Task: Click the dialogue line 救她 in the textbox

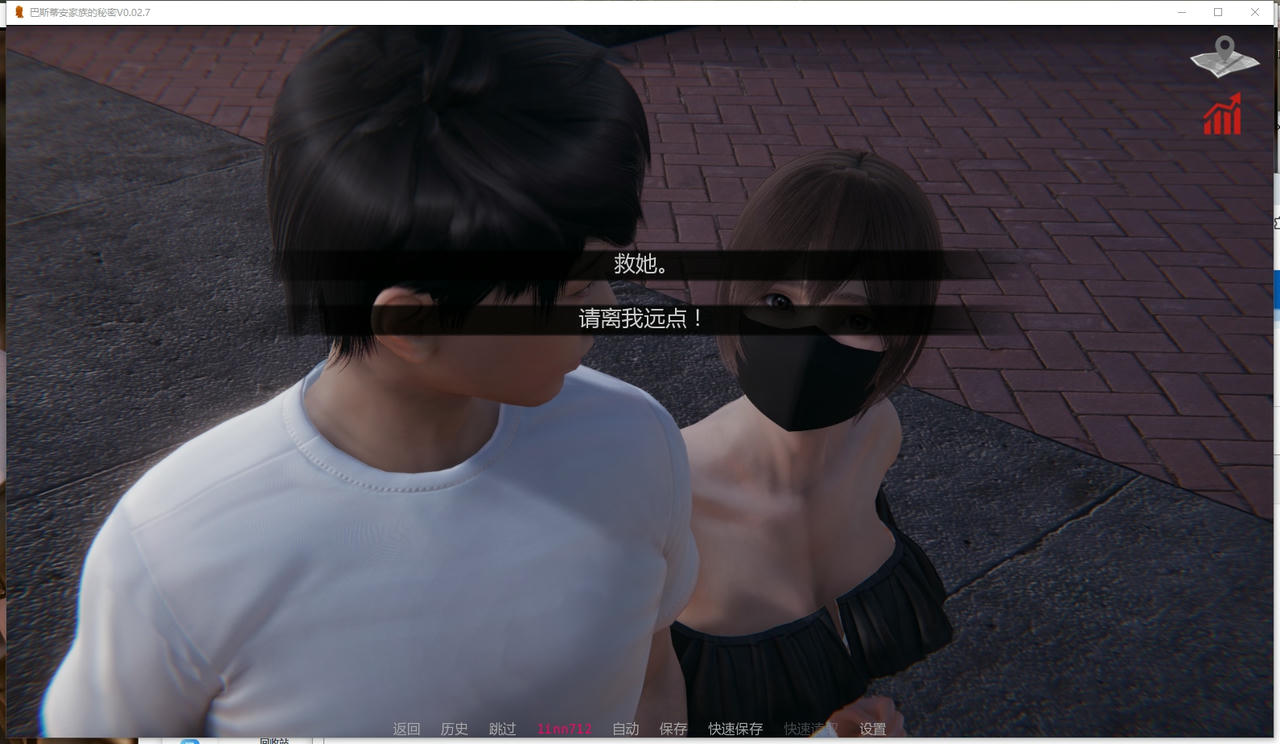Action: [x=639, y=266]
